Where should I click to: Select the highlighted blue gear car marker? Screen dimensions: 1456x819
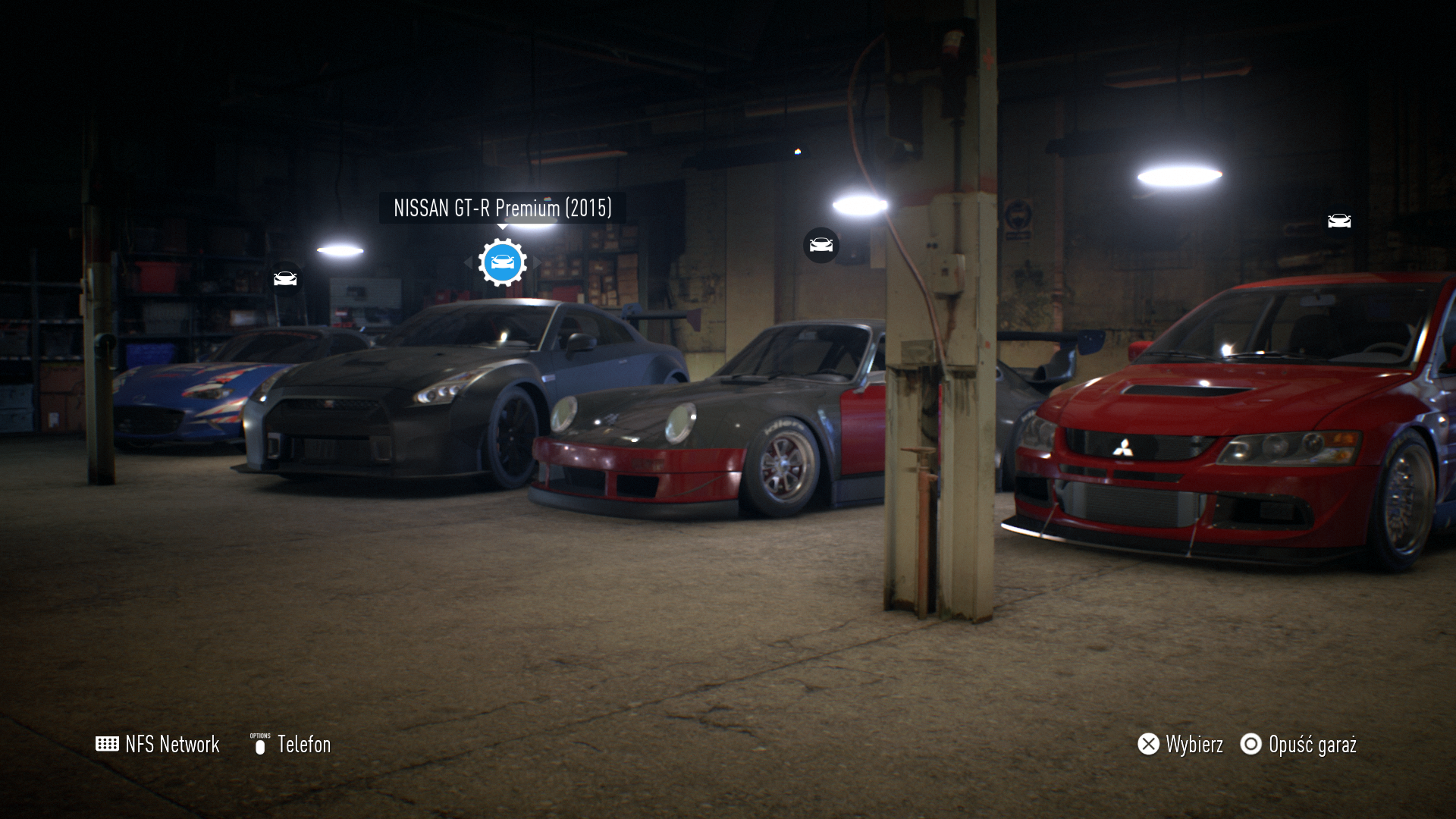click(x=502, y=262)
